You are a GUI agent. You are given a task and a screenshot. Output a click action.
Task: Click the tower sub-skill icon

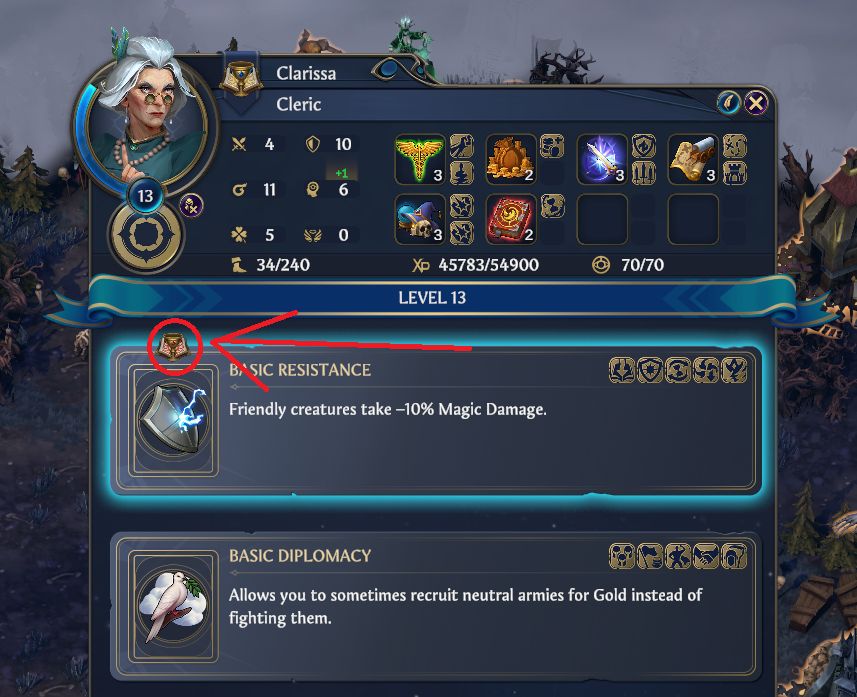tap(734, 171)
